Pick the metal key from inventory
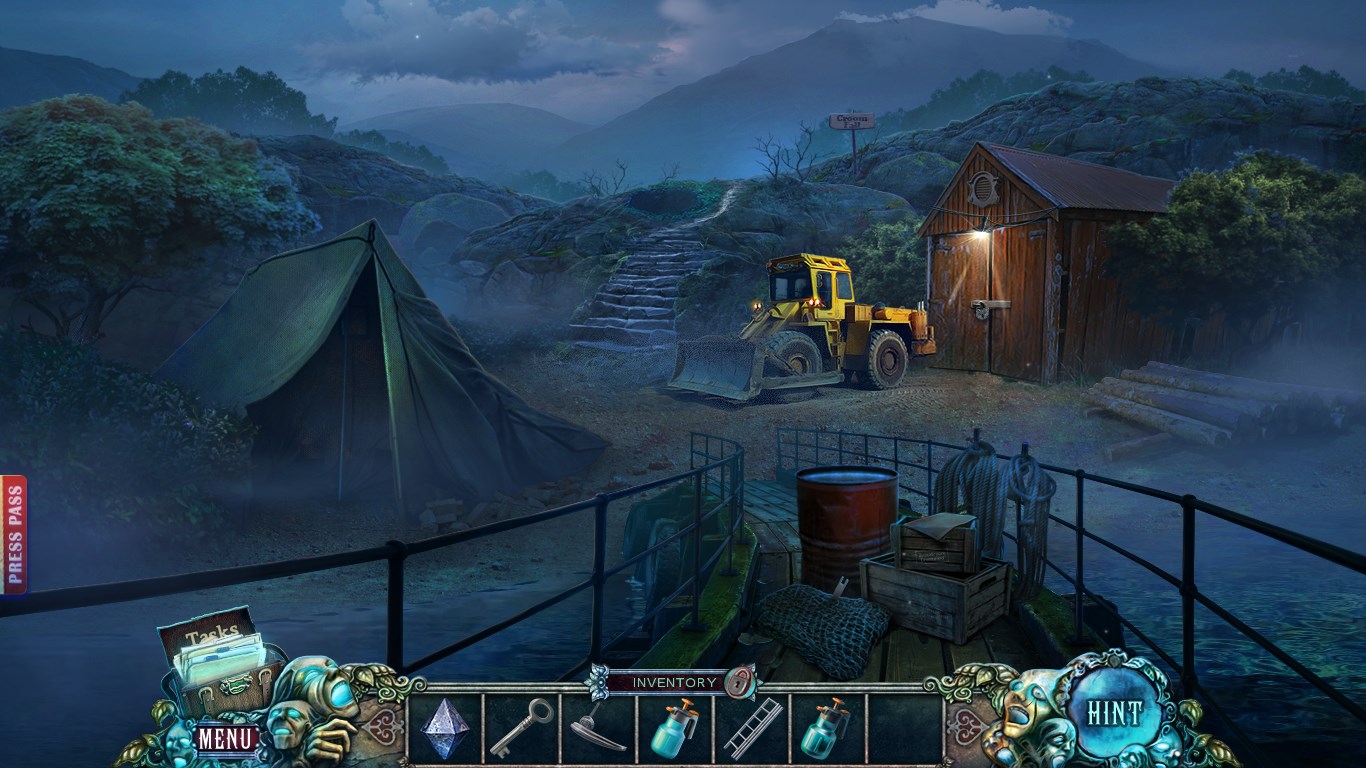 pyautogui.click(x=521, y=727)
